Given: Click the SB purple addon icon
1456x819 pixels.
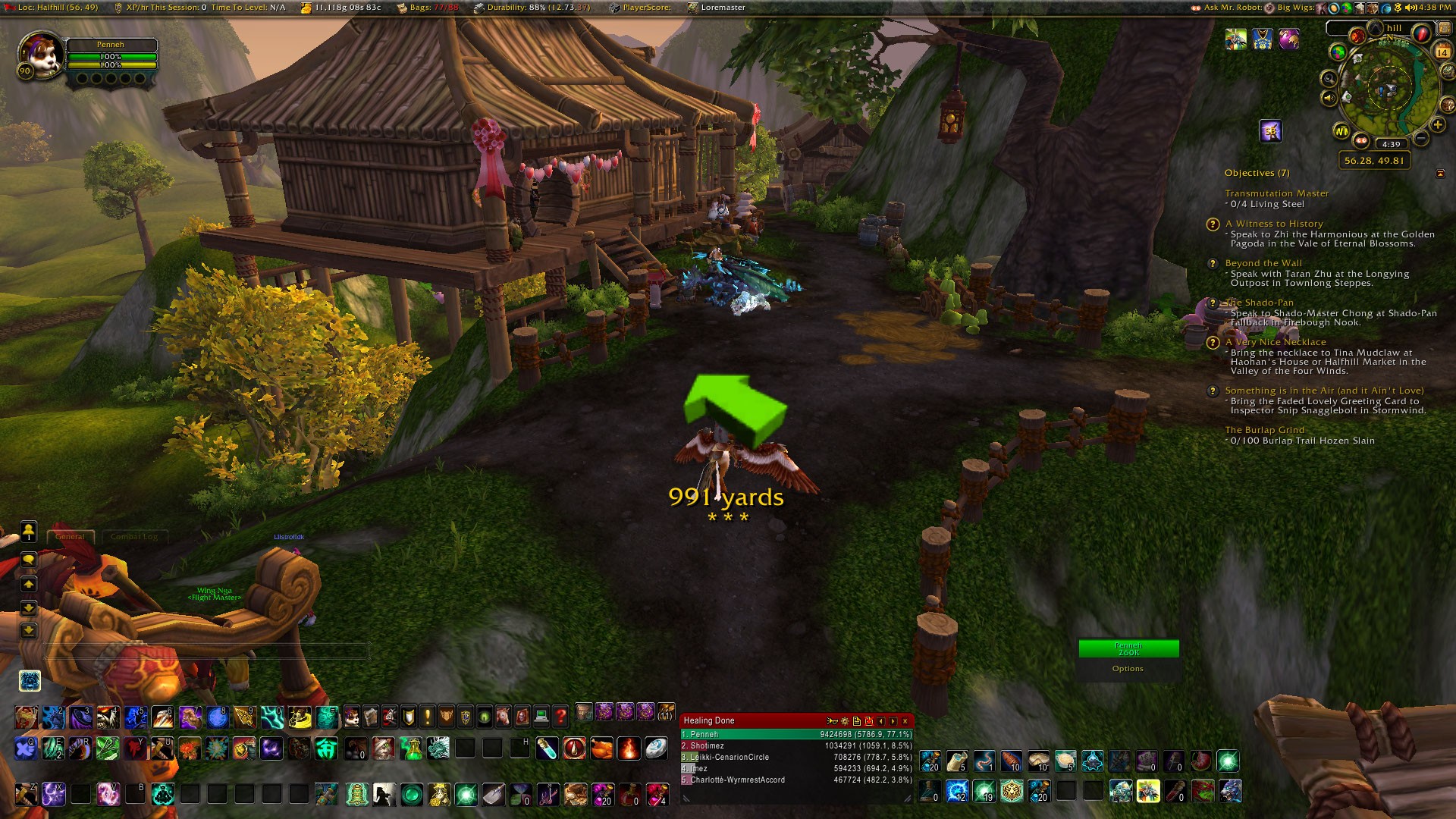Looking at the screenshot, I should [1271, 131].
